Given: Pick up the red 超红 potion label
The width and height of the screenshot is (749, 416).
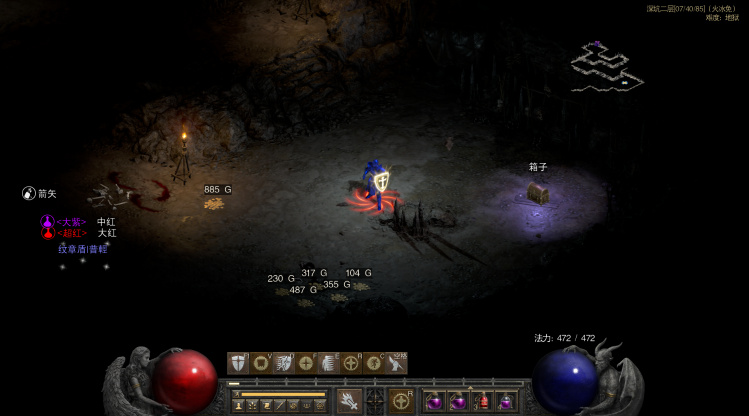Looking at the screenshot, I should click(x=70, y=233).
